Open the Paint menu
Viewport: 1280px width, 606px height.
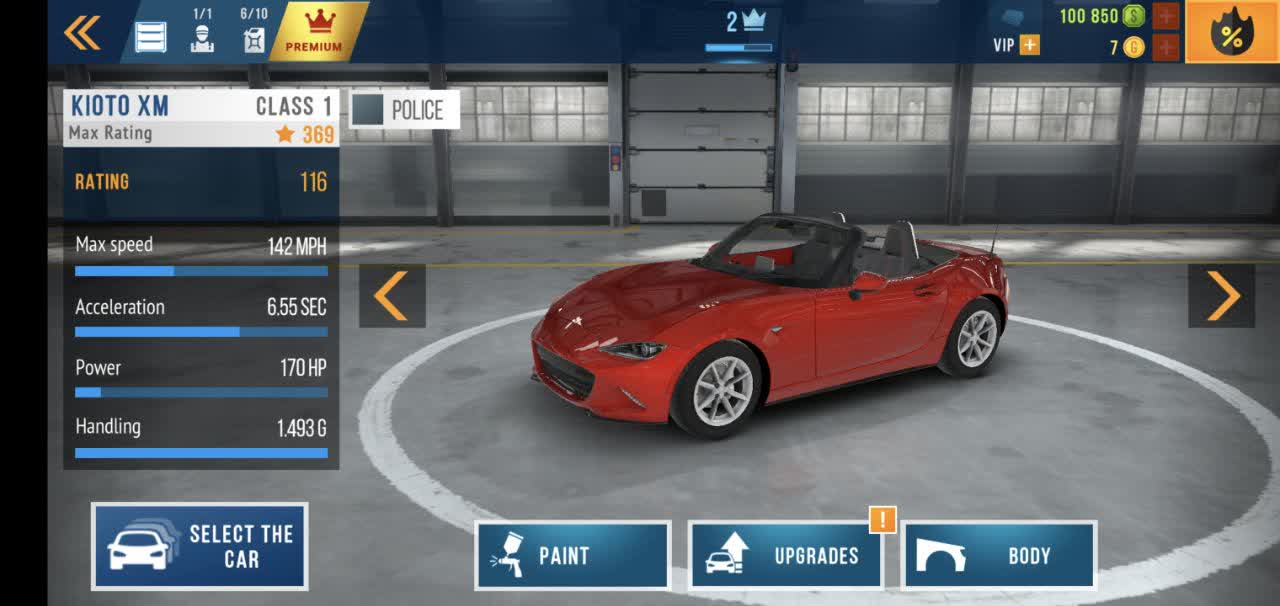pos(572,555)
